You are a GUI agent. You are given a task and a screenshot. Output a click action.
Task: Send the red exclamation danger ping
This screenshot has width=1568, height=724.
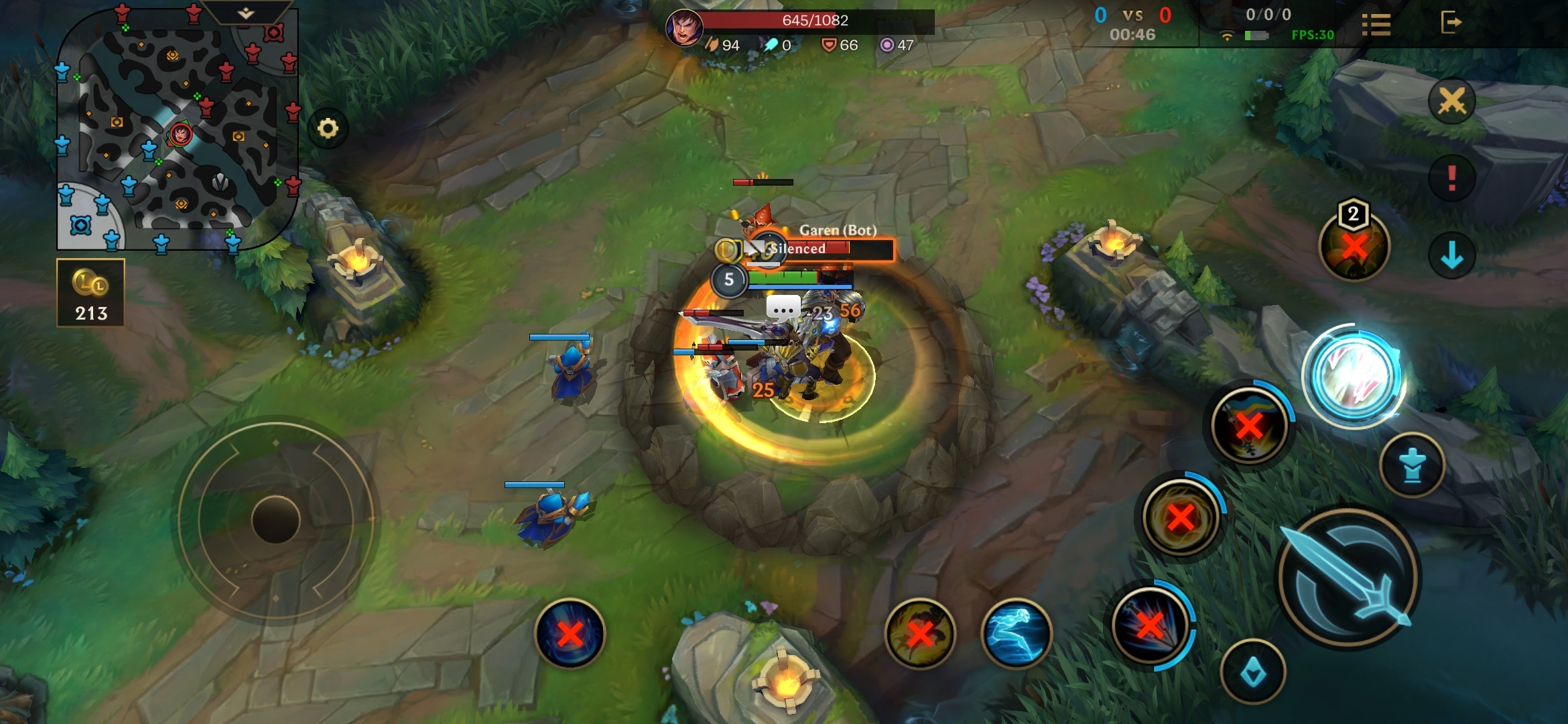pyautogui.click(x=1451, y=178)
